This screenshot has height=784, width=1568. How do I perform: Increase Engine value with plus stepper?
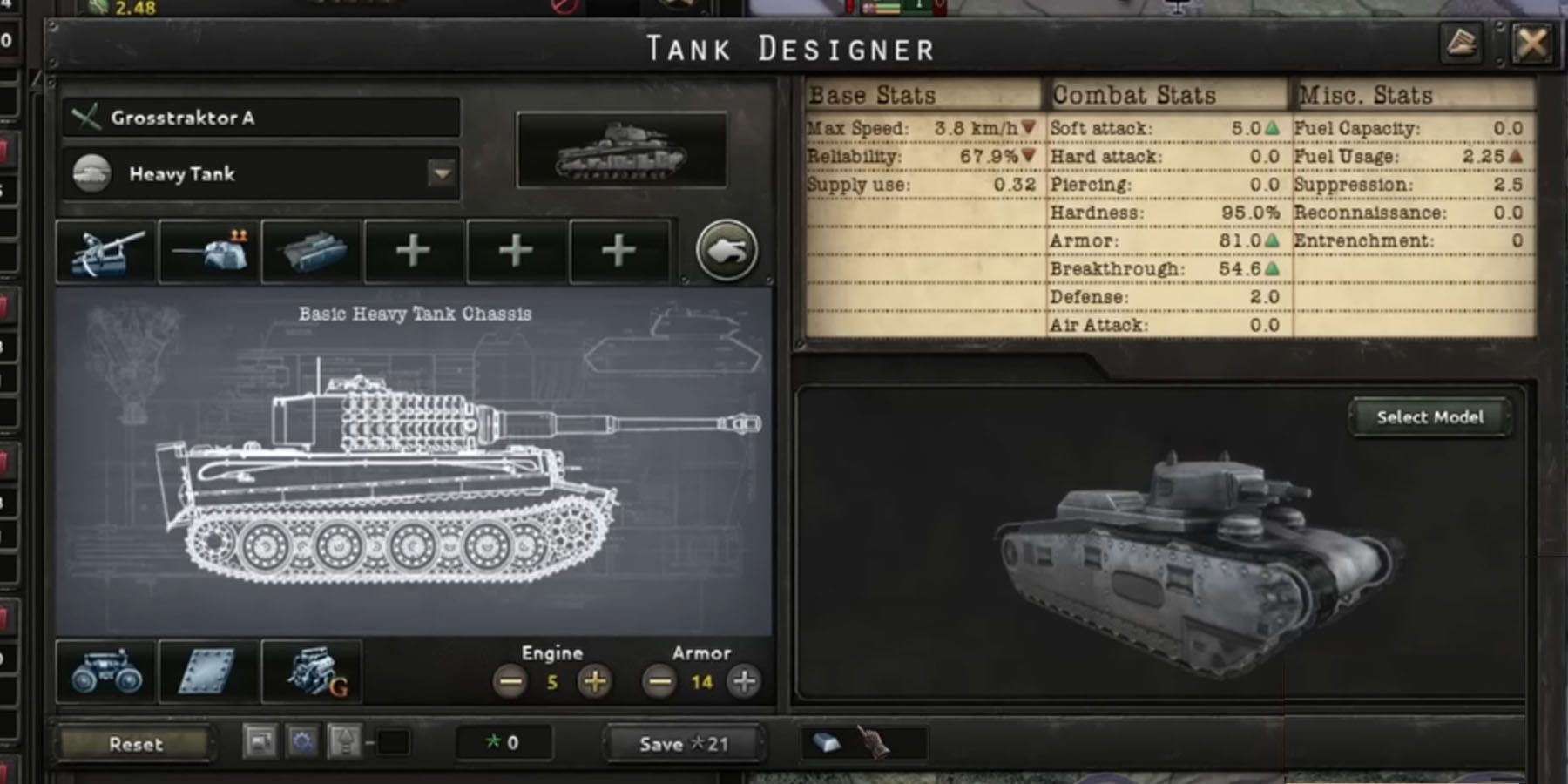[596, 680]
